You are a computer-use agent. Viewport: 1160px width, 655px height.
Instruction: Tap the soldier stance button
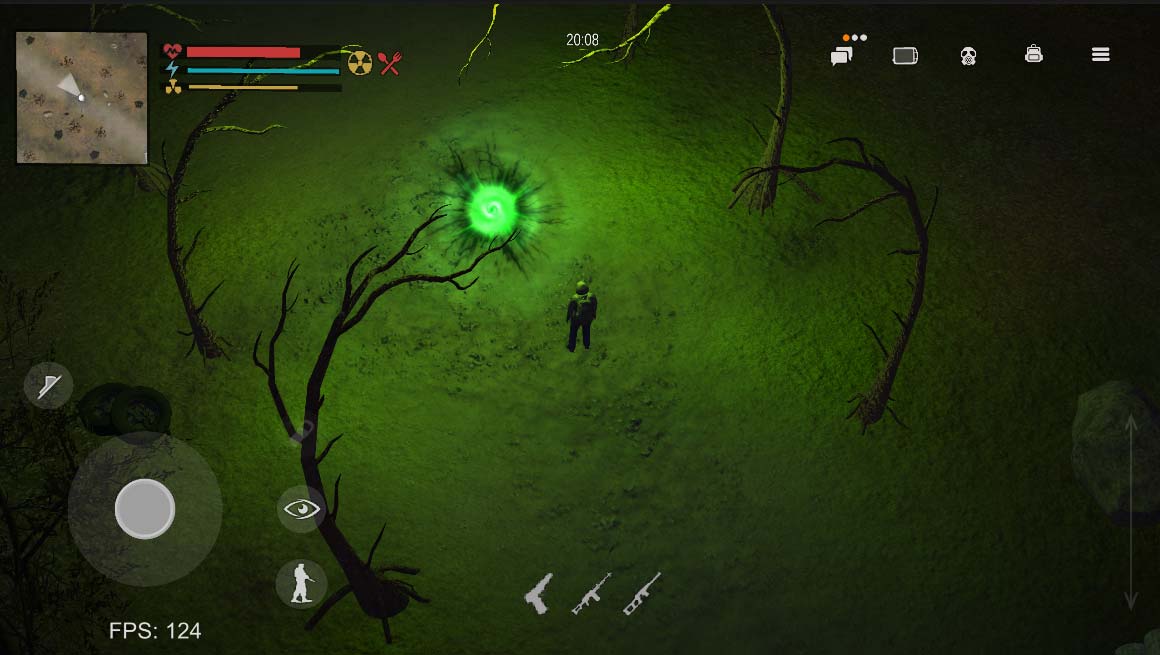301,583
